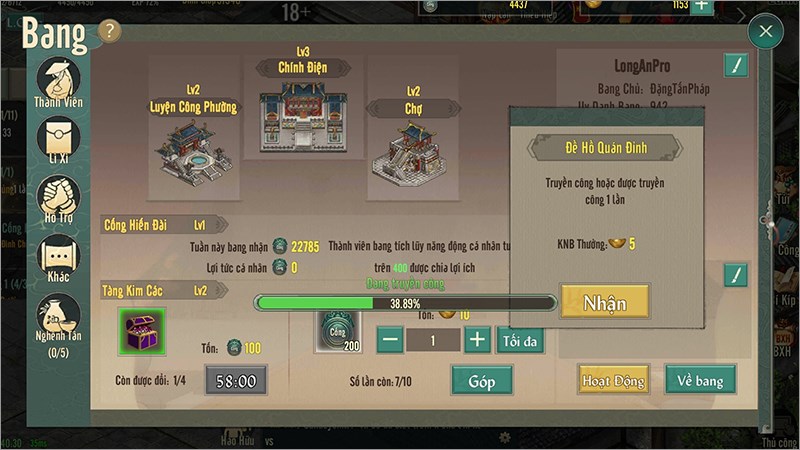
Task: Open the Hỗ Trợ support tab
Action: (x=58, y=199)
